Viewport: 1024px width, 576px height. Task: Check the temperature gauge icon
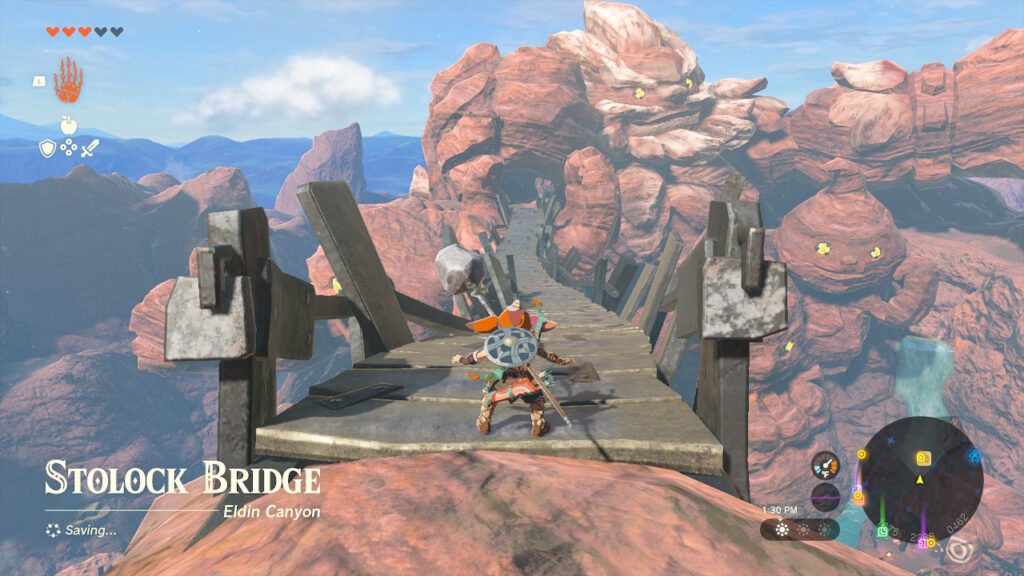[825, 465]
